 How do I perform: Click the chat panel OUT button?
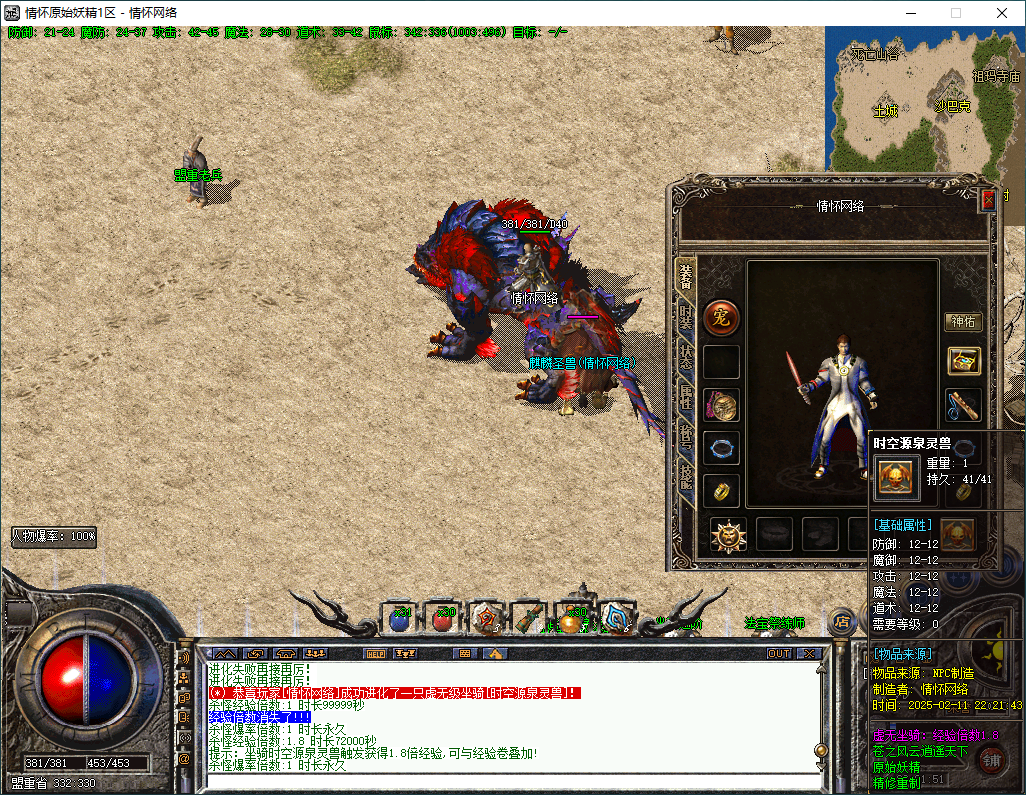click(x=778, y=653)
